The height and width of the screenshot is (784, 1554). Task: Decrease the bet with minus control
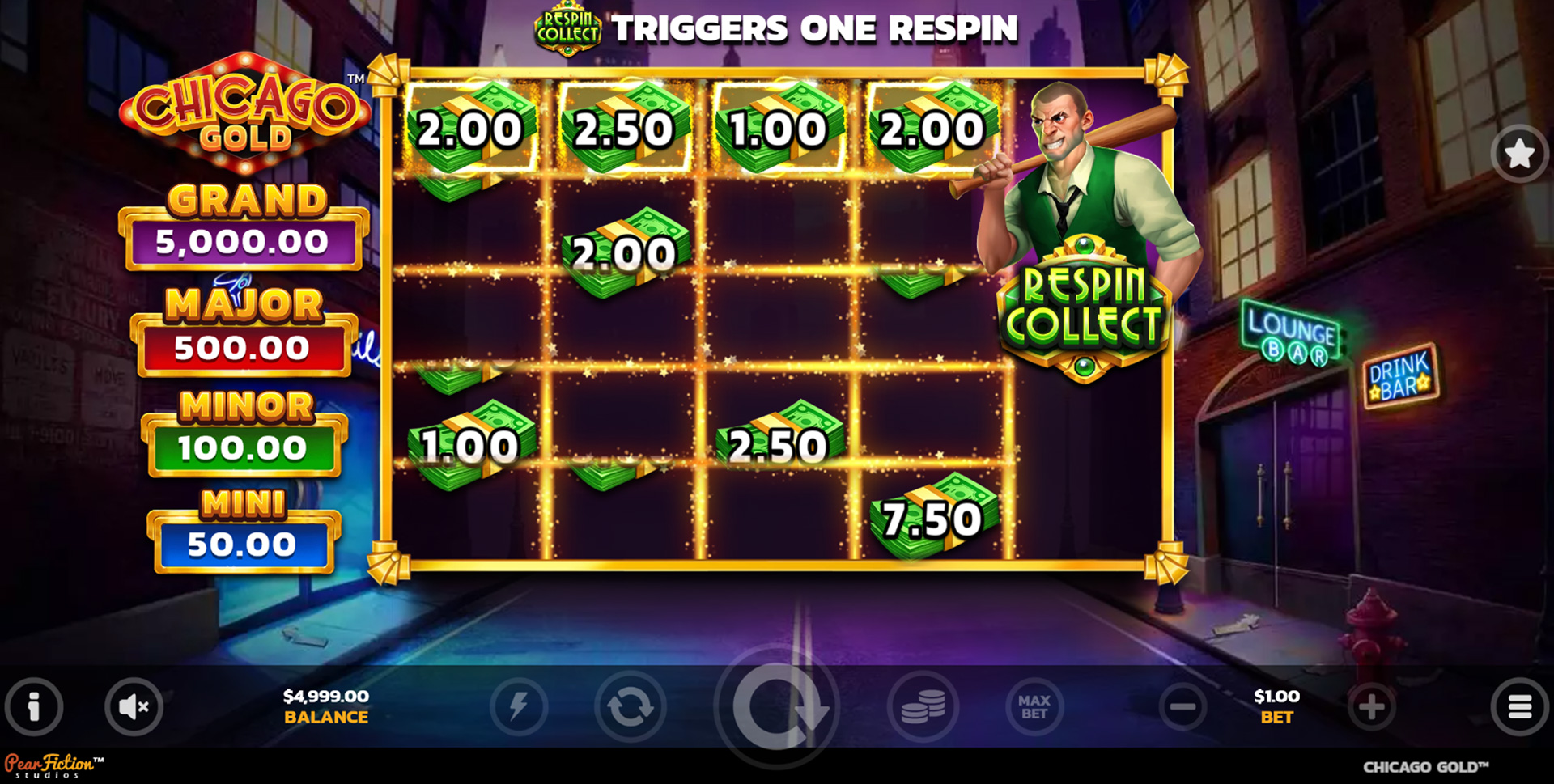pos(1182,706)
